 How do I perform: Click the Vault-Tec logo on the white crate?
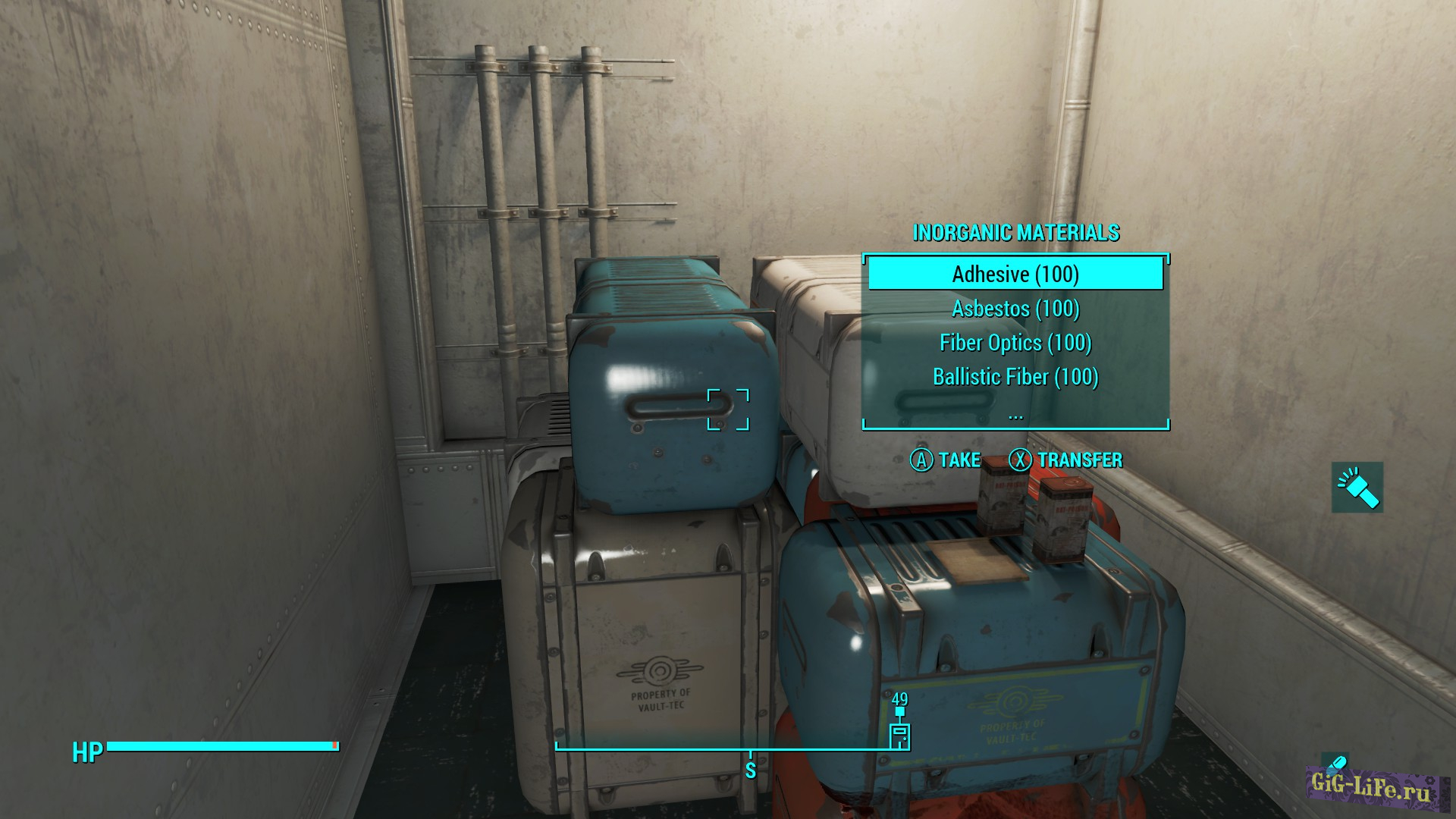click(660, 671)
